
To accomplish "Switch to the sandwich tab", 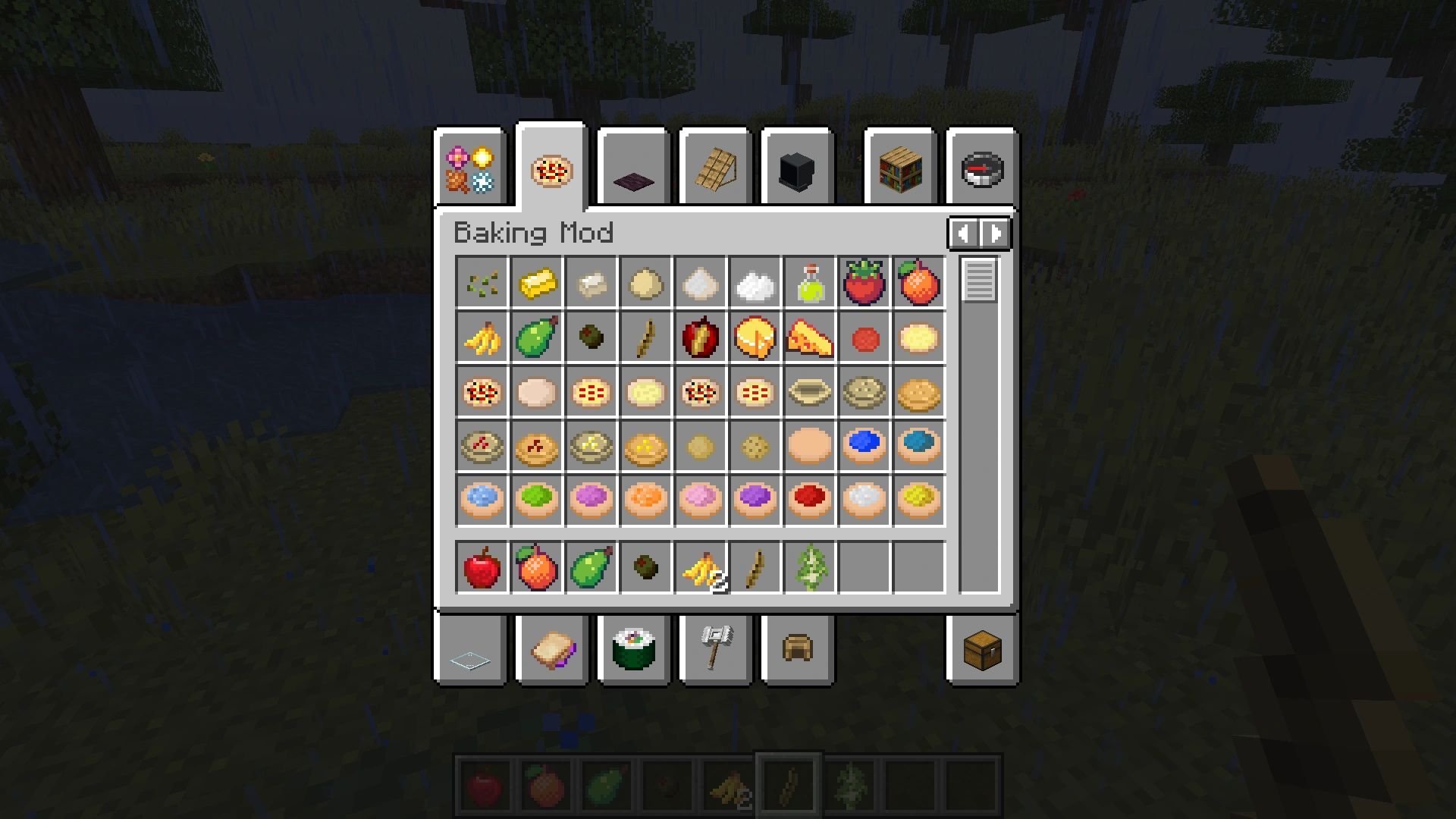I will [551, 650].
